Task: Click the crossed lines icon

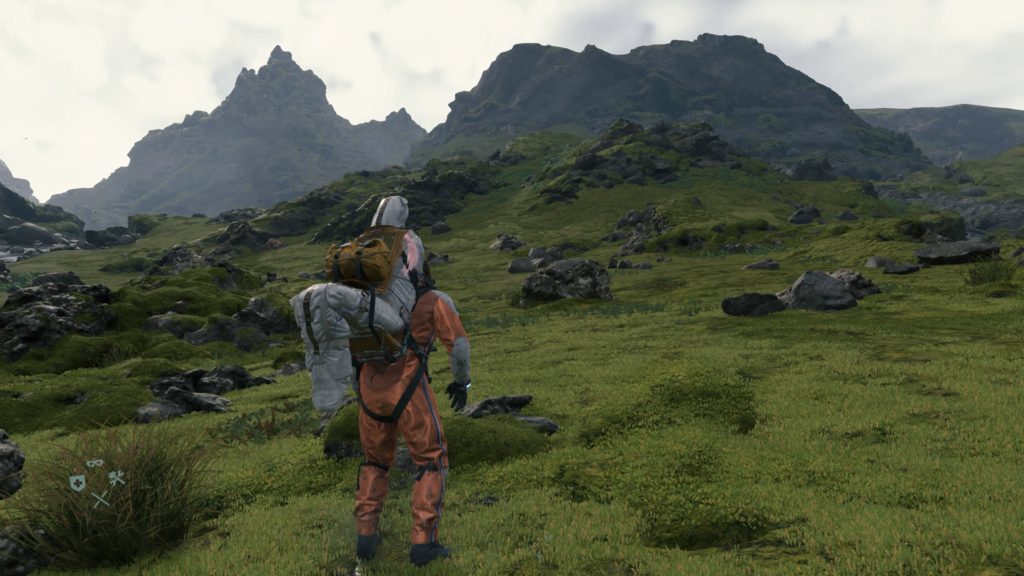Action: [100, 498]
